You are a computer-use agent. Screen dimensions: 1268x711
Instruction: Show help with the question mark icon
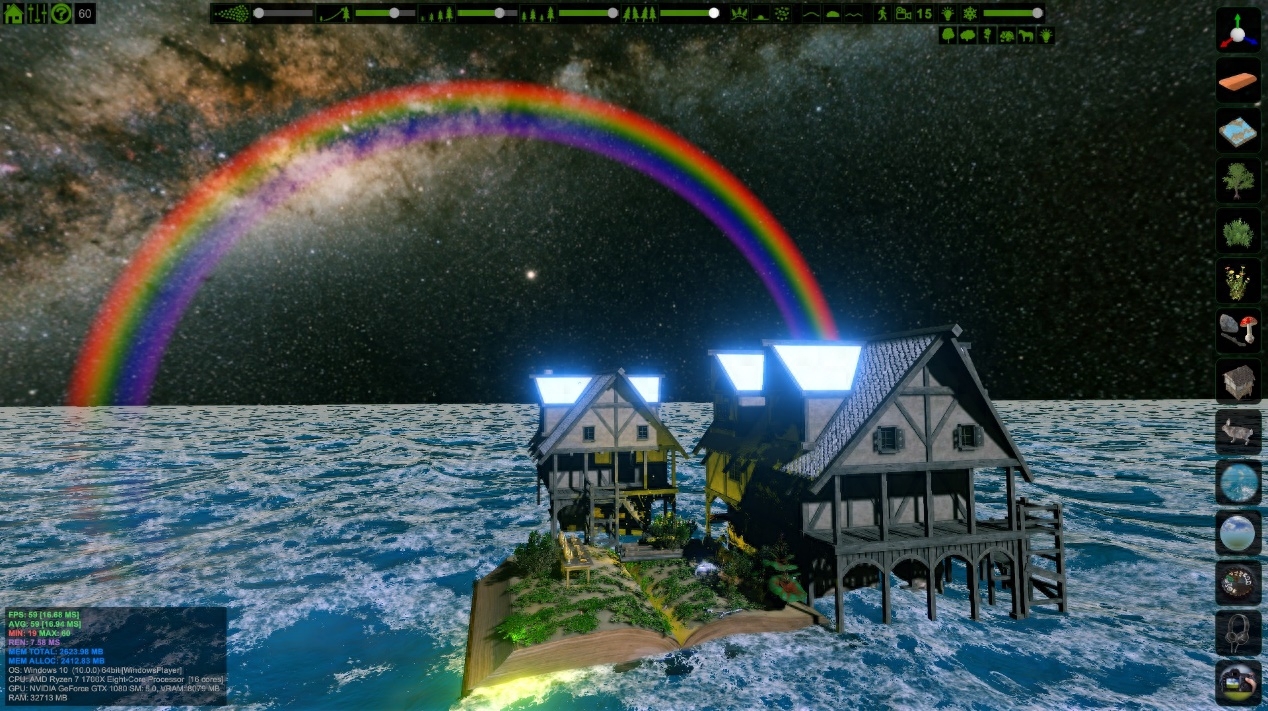(x=61, y=14)
